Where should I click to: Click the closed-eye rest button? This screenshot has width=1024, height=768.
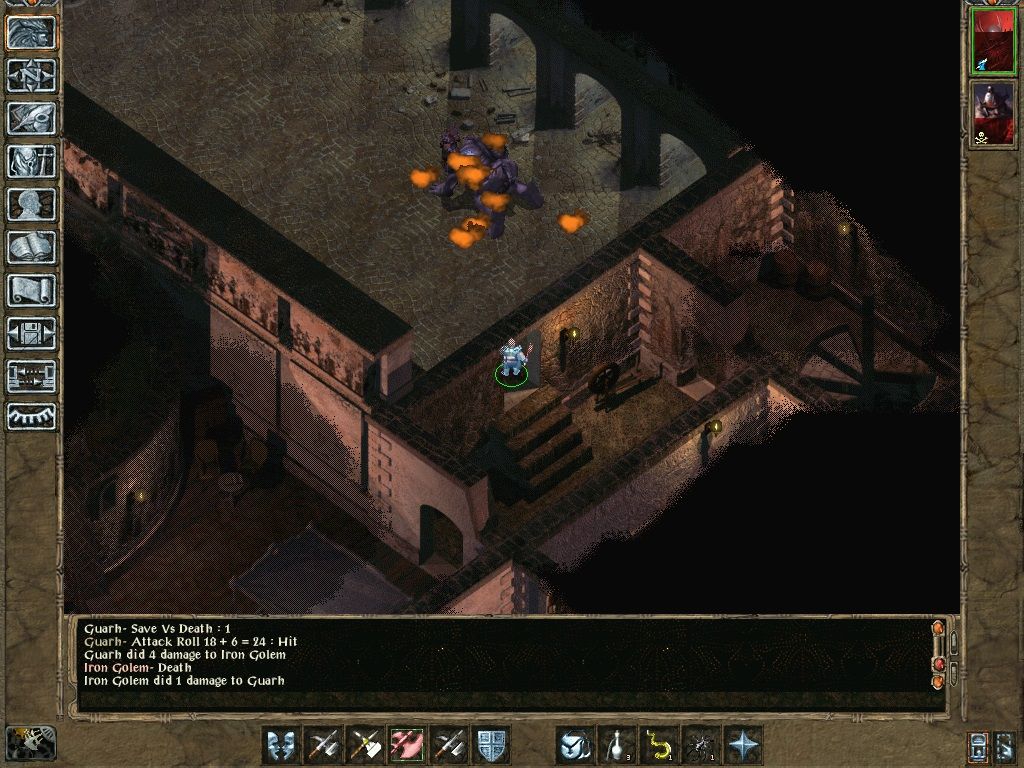(x=31, y=415)
